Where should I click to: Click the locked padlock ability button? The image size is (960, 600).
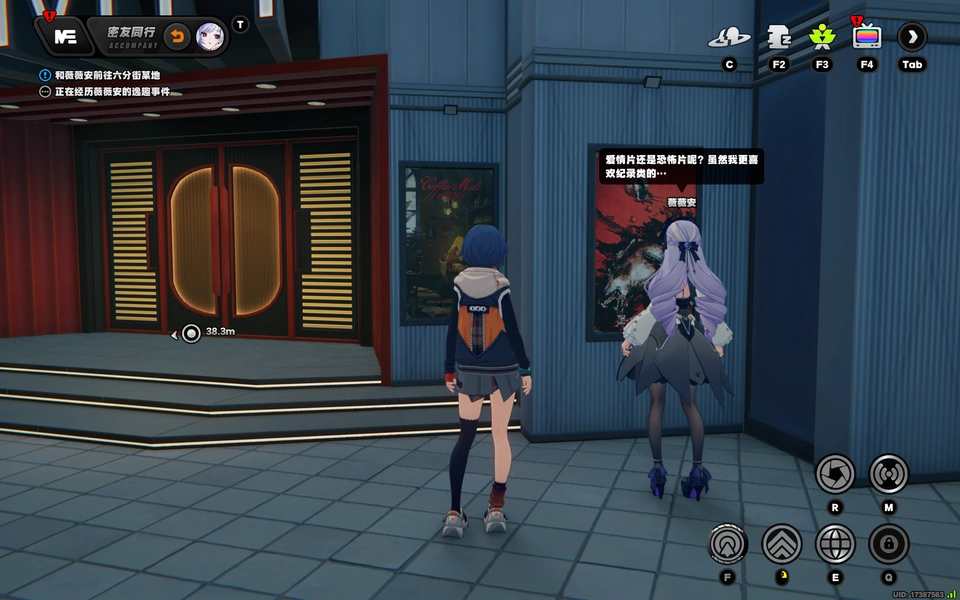888,544
